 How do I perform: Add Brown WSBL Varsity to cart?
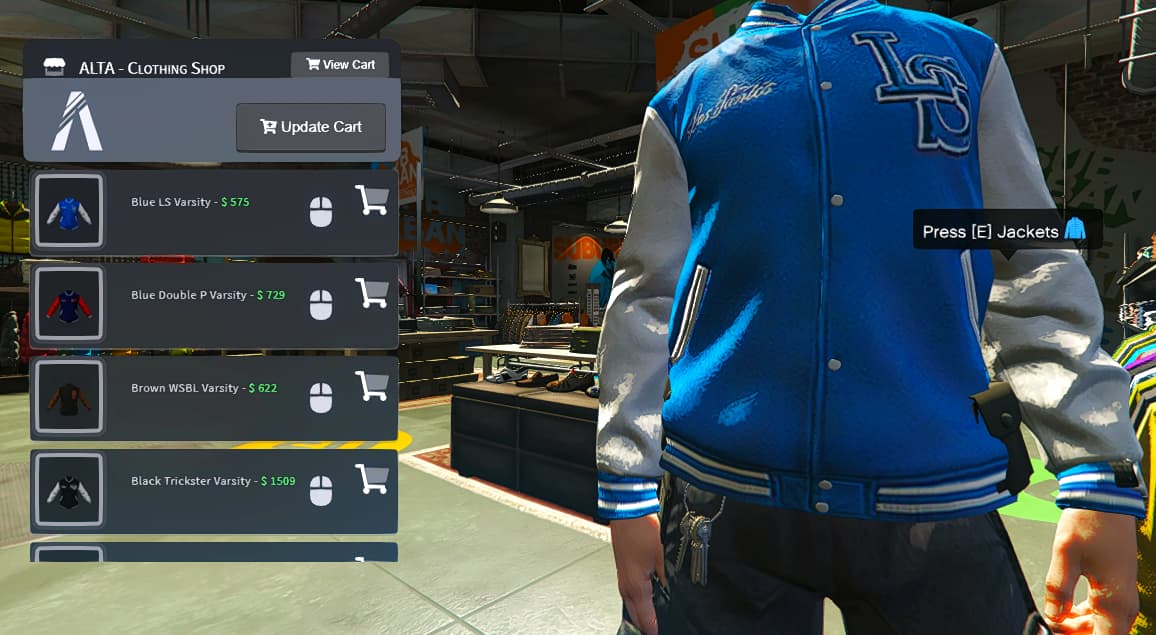[372, 387]
